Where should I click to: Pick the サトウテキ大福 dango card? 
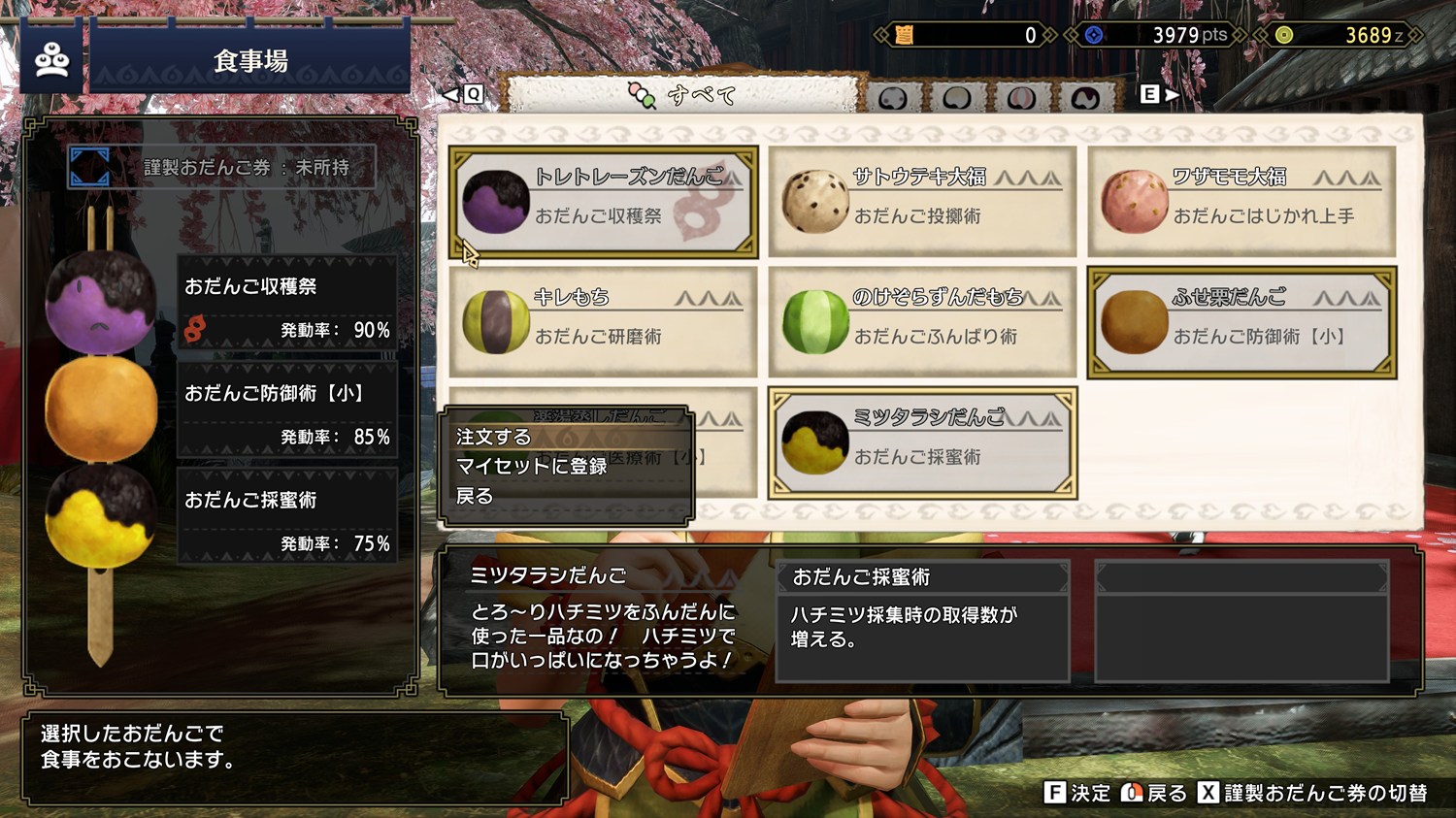pos(922,202)
